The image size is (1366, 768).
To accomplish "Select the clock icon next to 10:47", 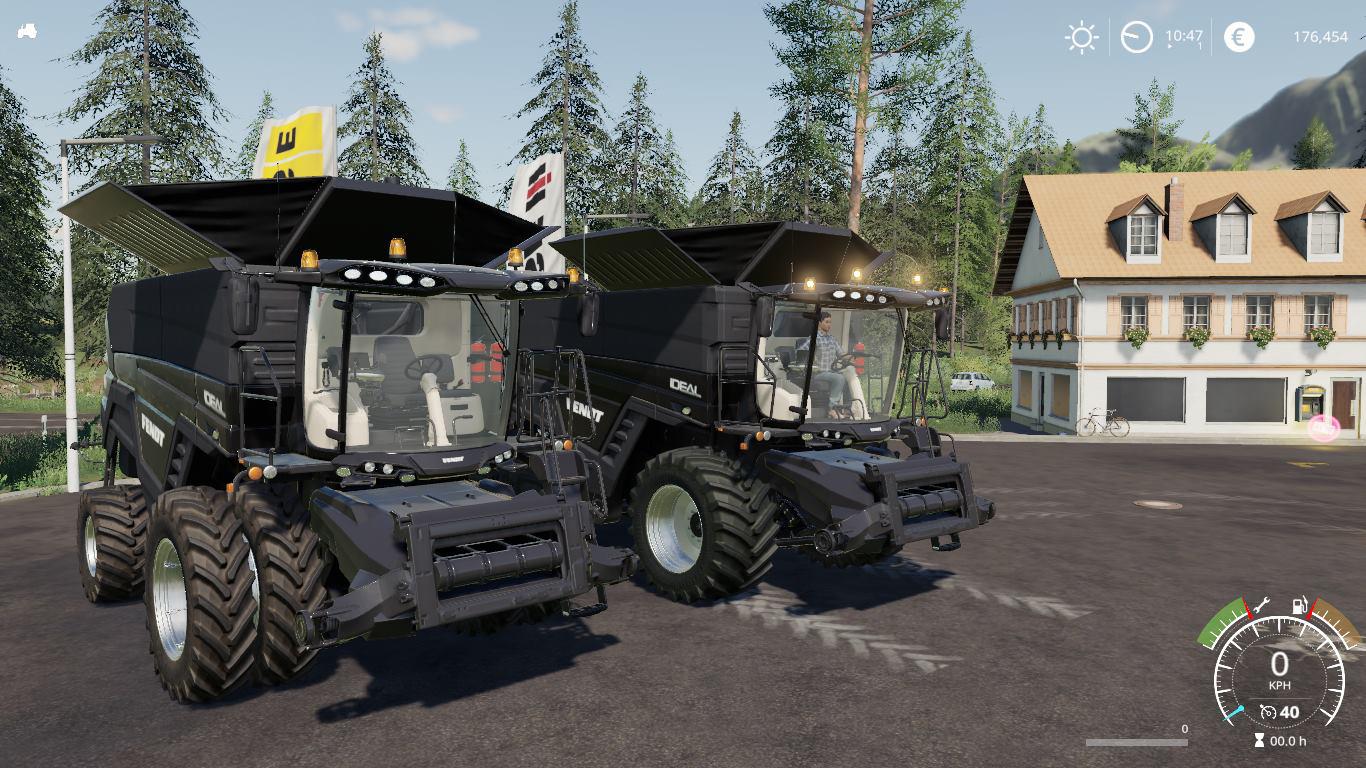I will tap(1138, 37).
